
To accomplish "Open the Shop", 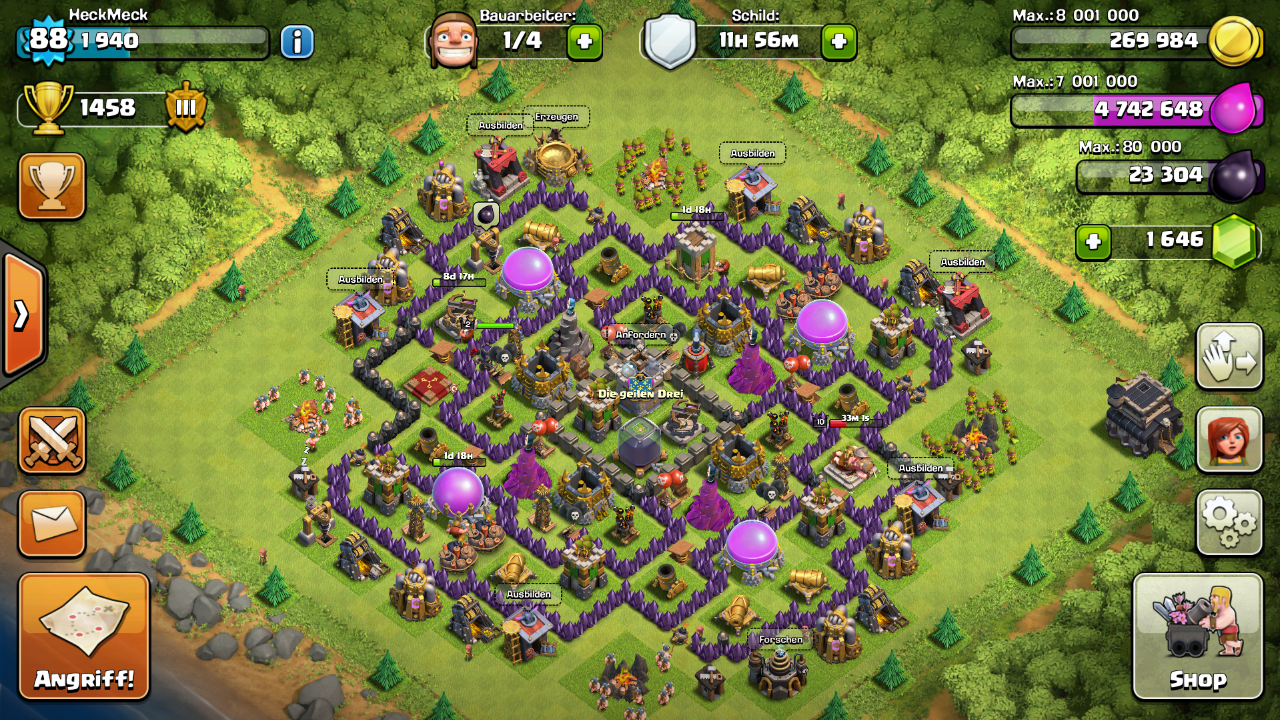I will (x=1197, y=636).
